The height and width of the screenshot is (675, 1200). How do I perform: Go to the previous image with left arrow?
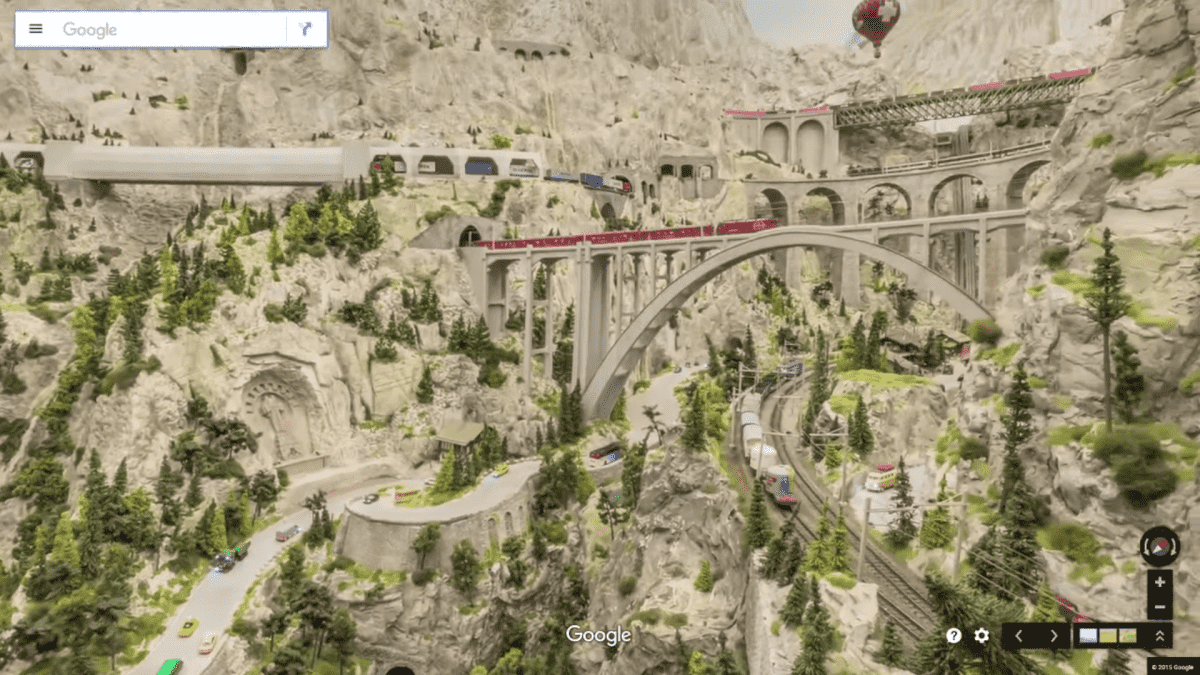coord(1019,635)
